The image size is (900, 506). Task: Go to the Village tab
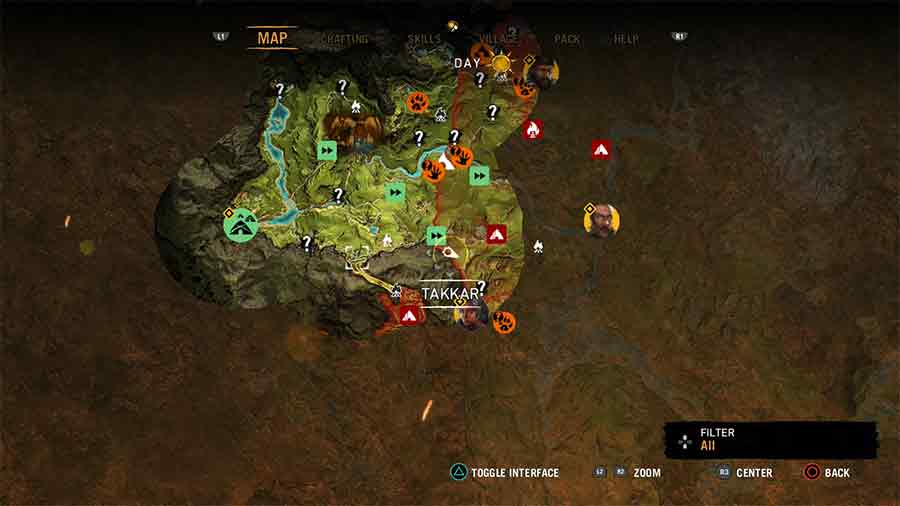click(x=498, y=39)
